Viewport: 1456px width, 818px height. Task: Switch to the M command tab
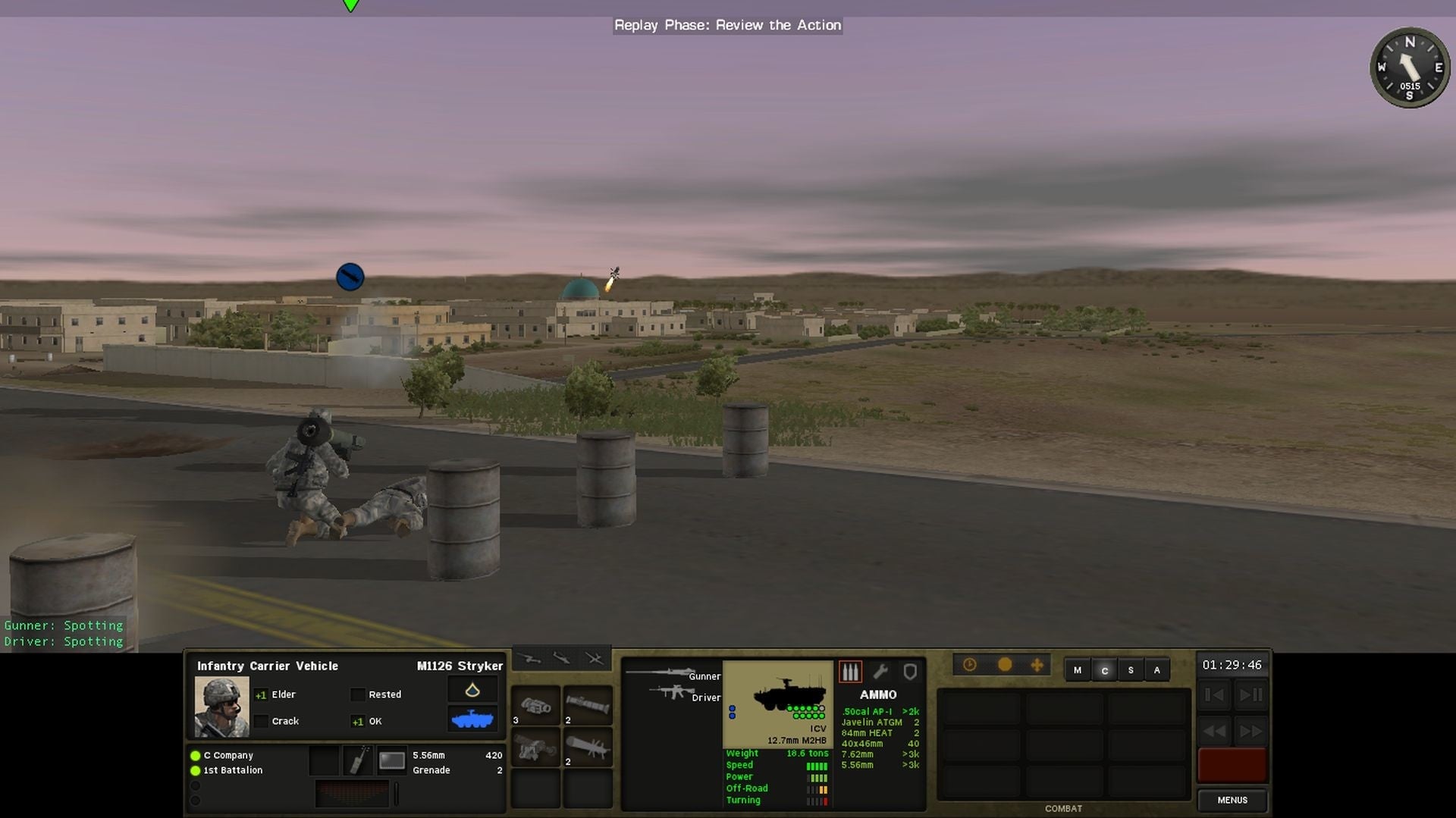1077,670
